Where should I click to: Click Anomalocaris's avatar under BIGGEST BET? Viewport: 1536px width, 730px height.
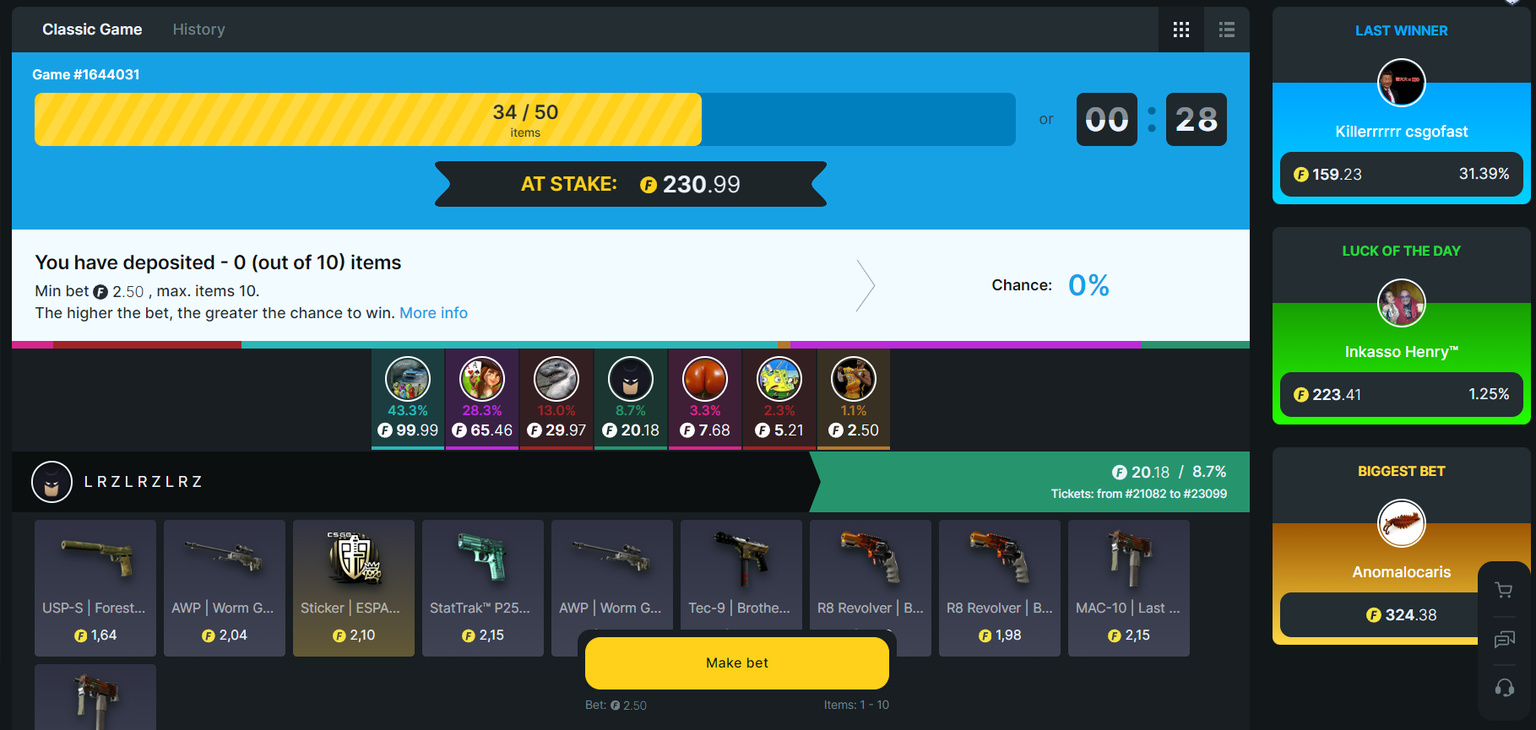tap(1401, 523)
